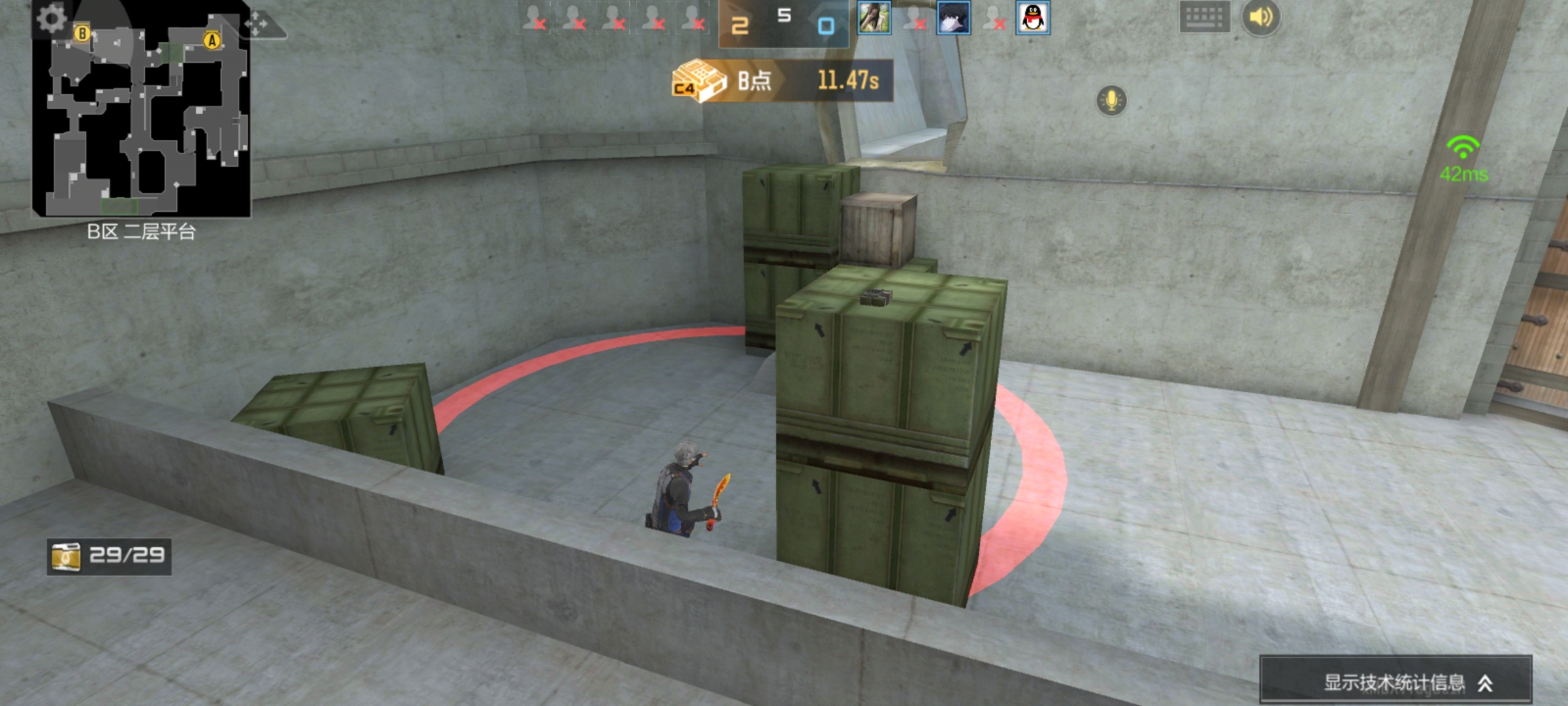This screenshot has height=706, width=1568.
Task: Select the penguin avatar player
Action: 1033,18
